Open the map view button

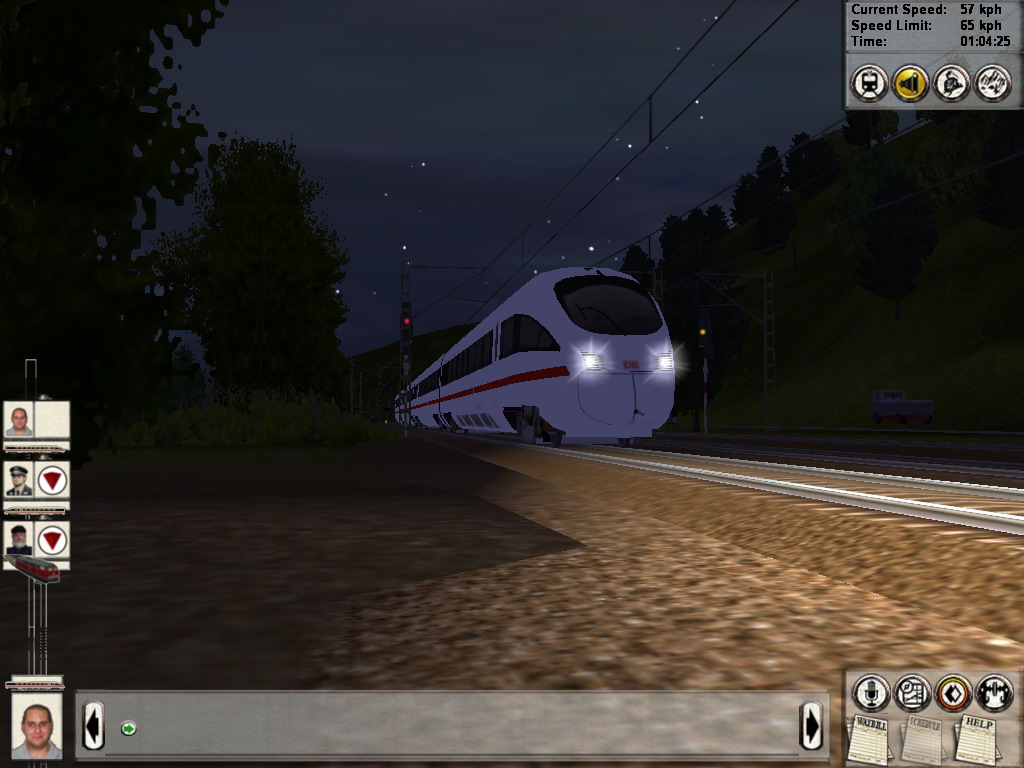click(912, 692)
